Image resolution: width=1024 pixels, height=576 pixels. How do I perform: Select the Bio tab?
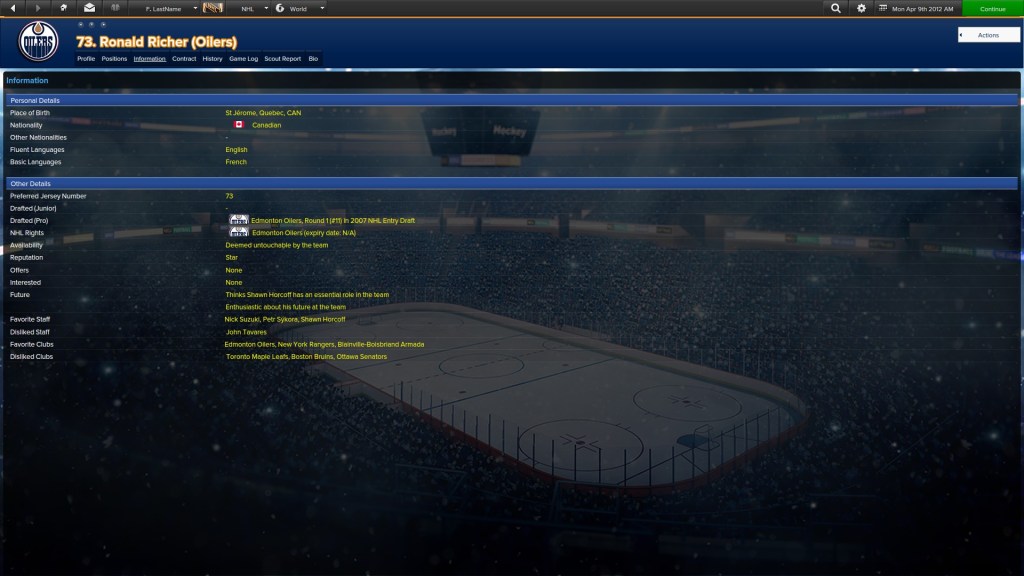[313, 59]
